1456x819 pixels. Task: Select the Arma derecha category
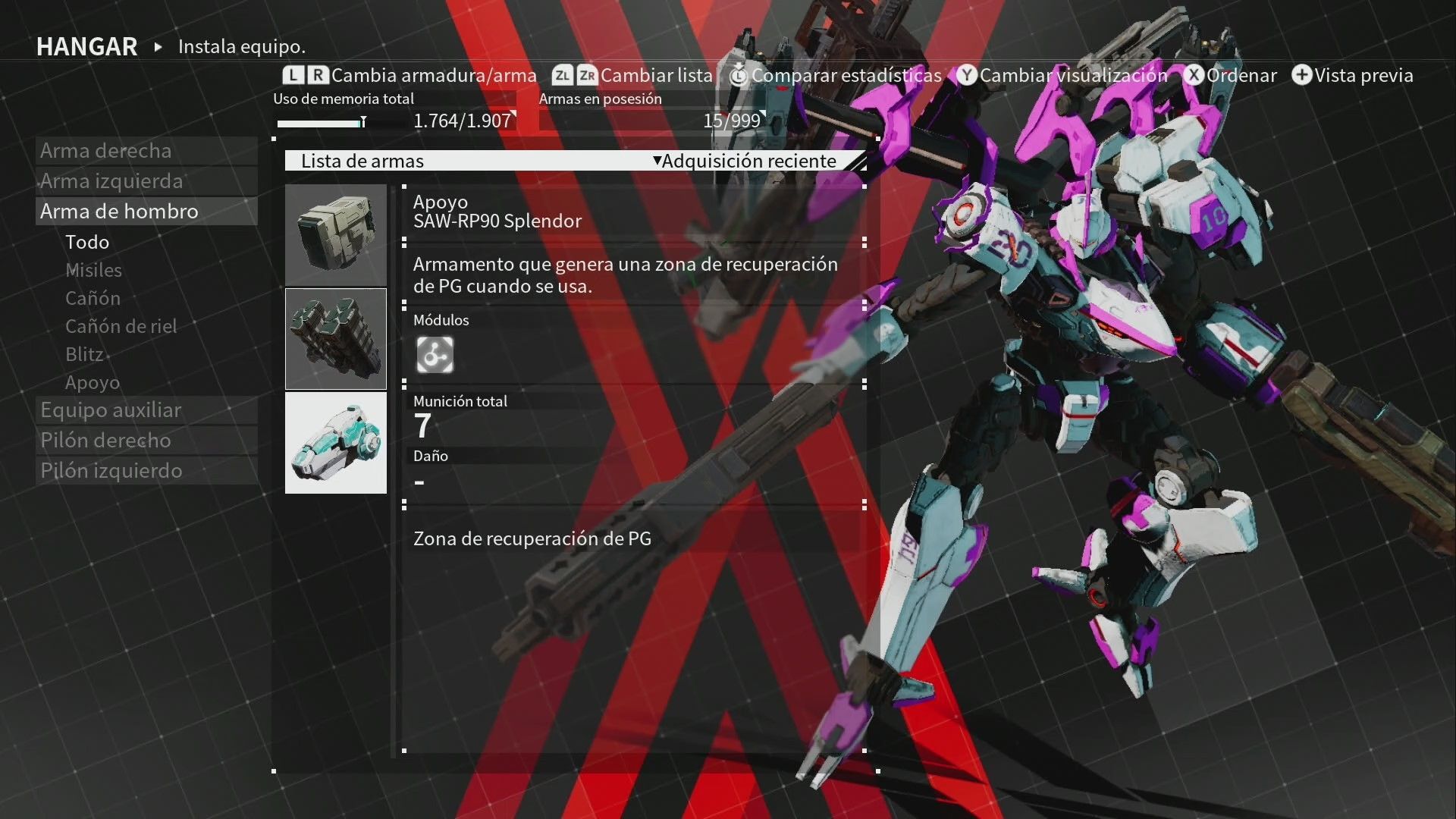point(106,151)
